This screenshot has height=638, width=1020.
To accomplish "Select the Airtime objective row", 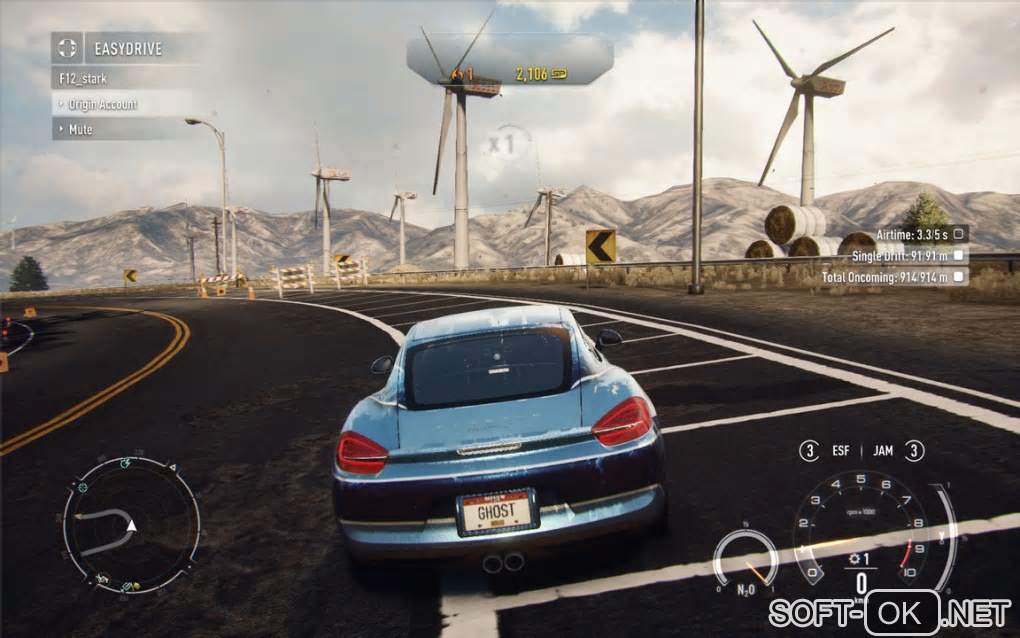I will 919,233.
